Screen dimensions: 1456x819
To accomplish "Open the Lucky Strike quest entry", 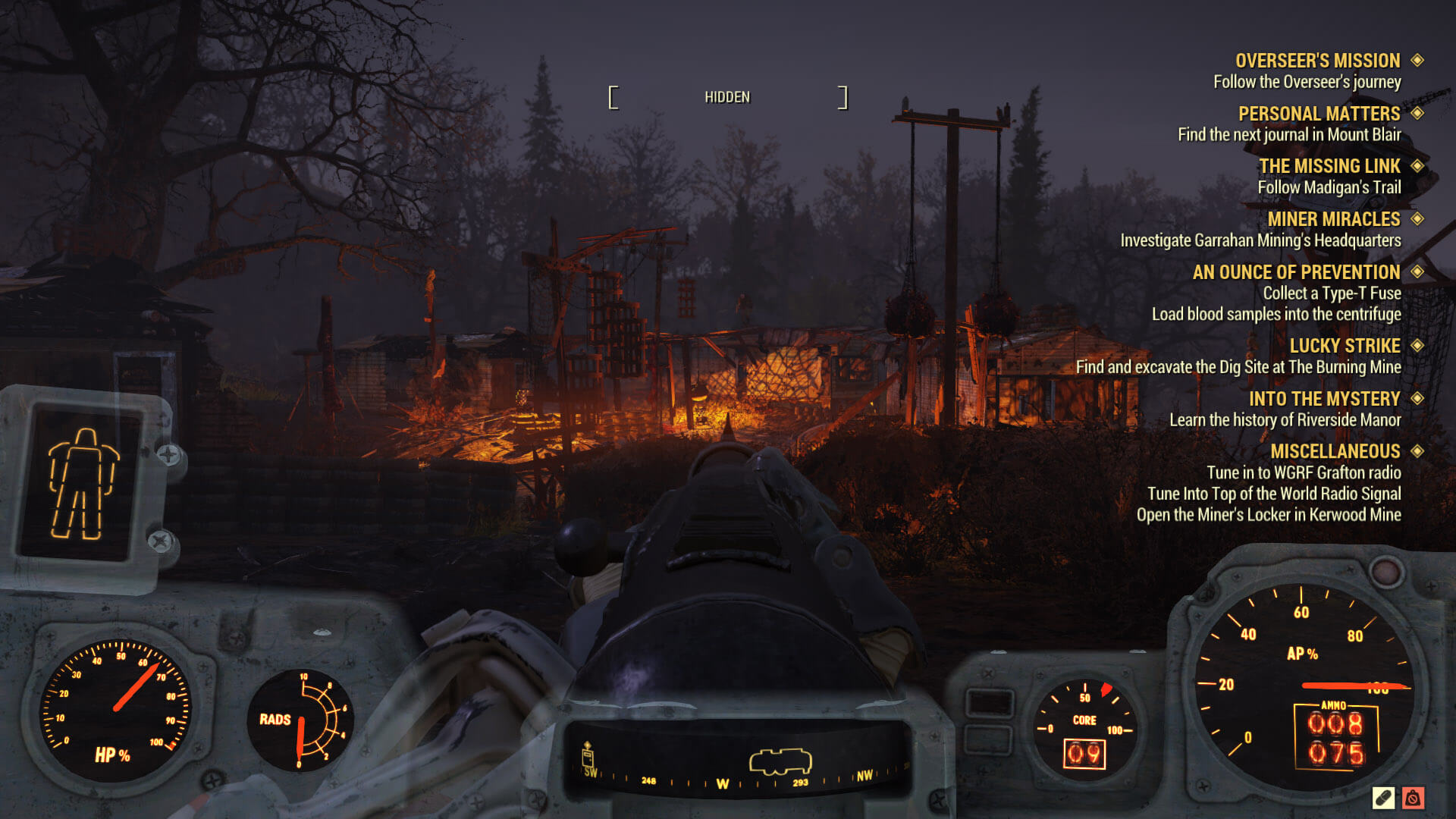I will click(1345, 346).
